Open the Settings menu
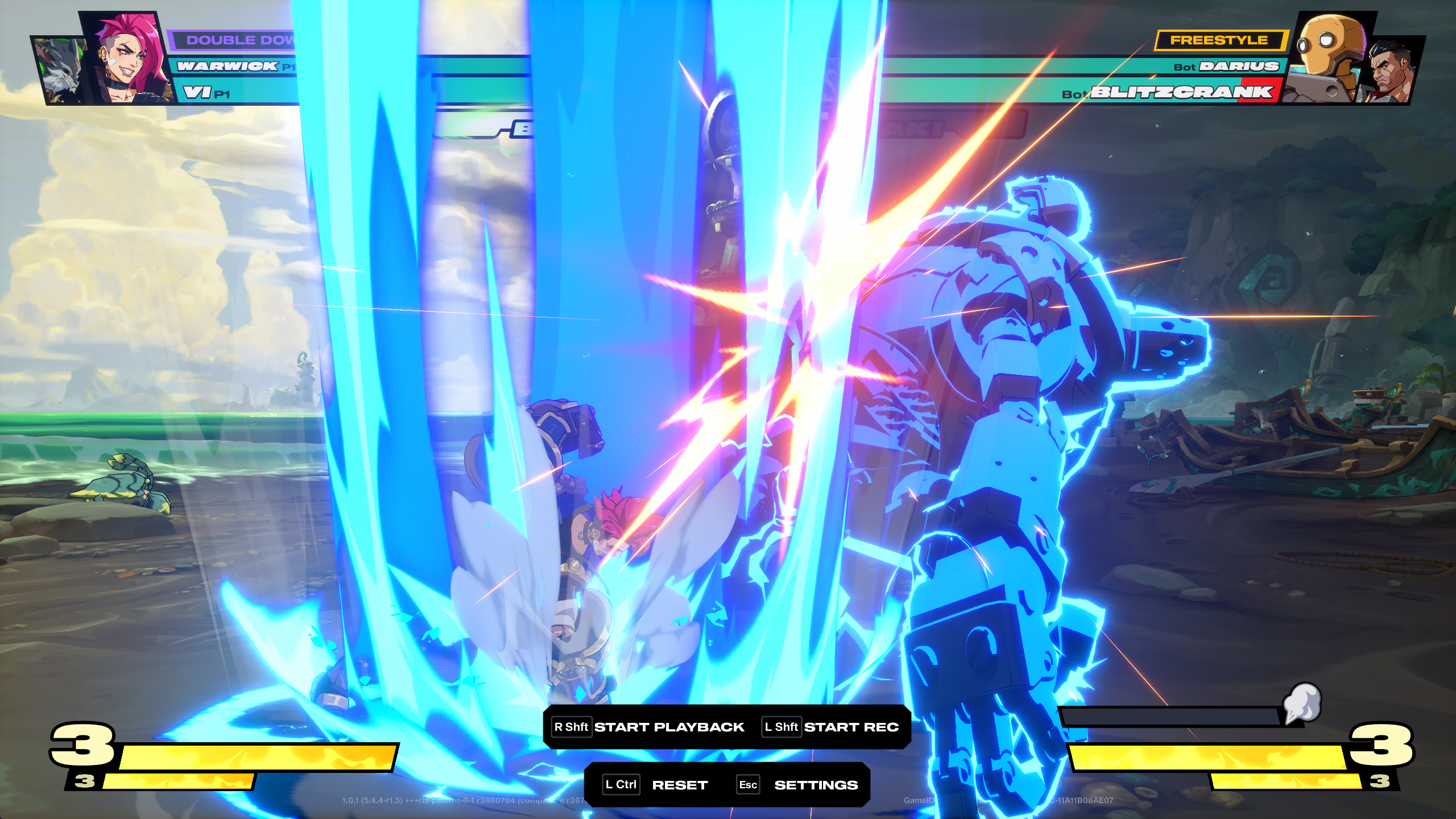Viewport: 1456px width, 819px height. point(797,785)
